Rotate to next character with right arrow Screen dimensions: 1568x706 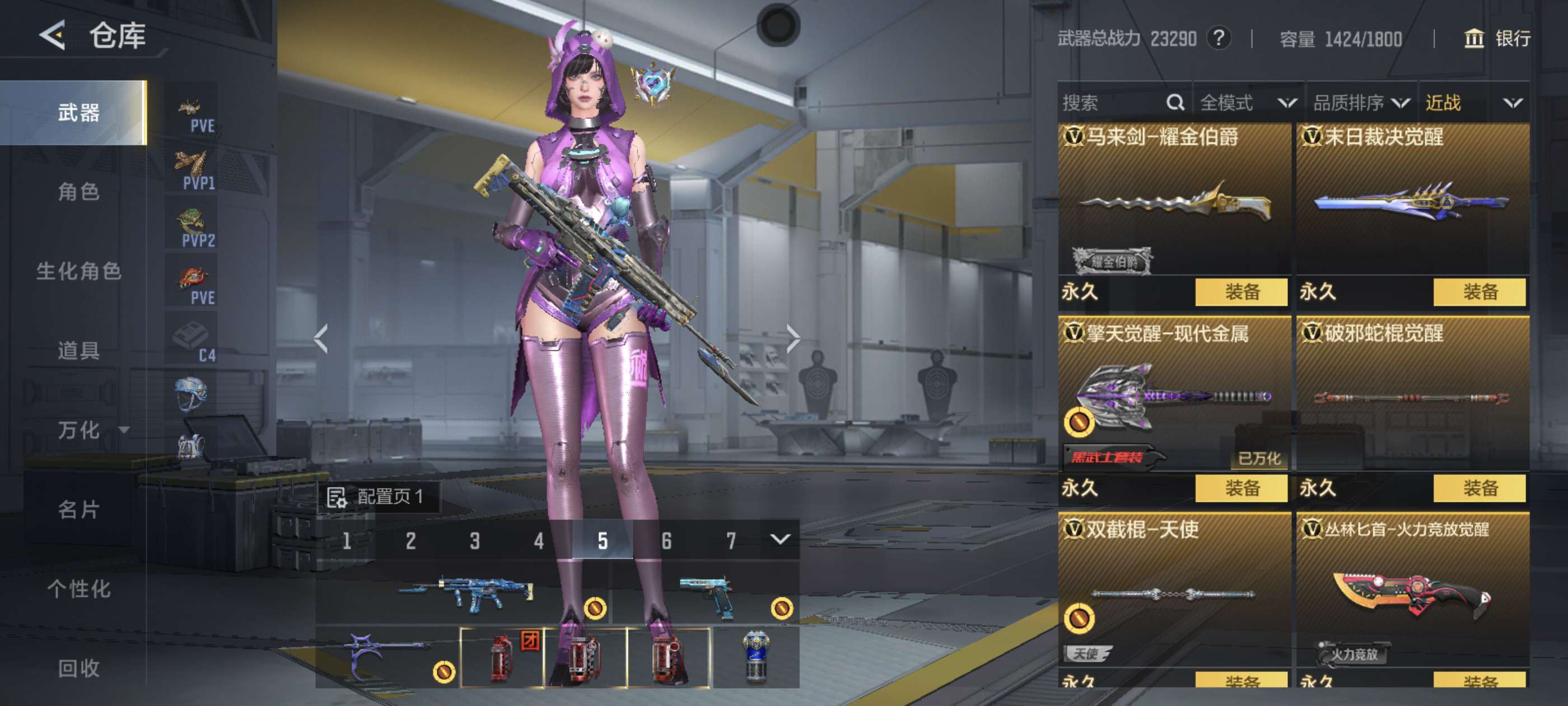coord(792,338)
